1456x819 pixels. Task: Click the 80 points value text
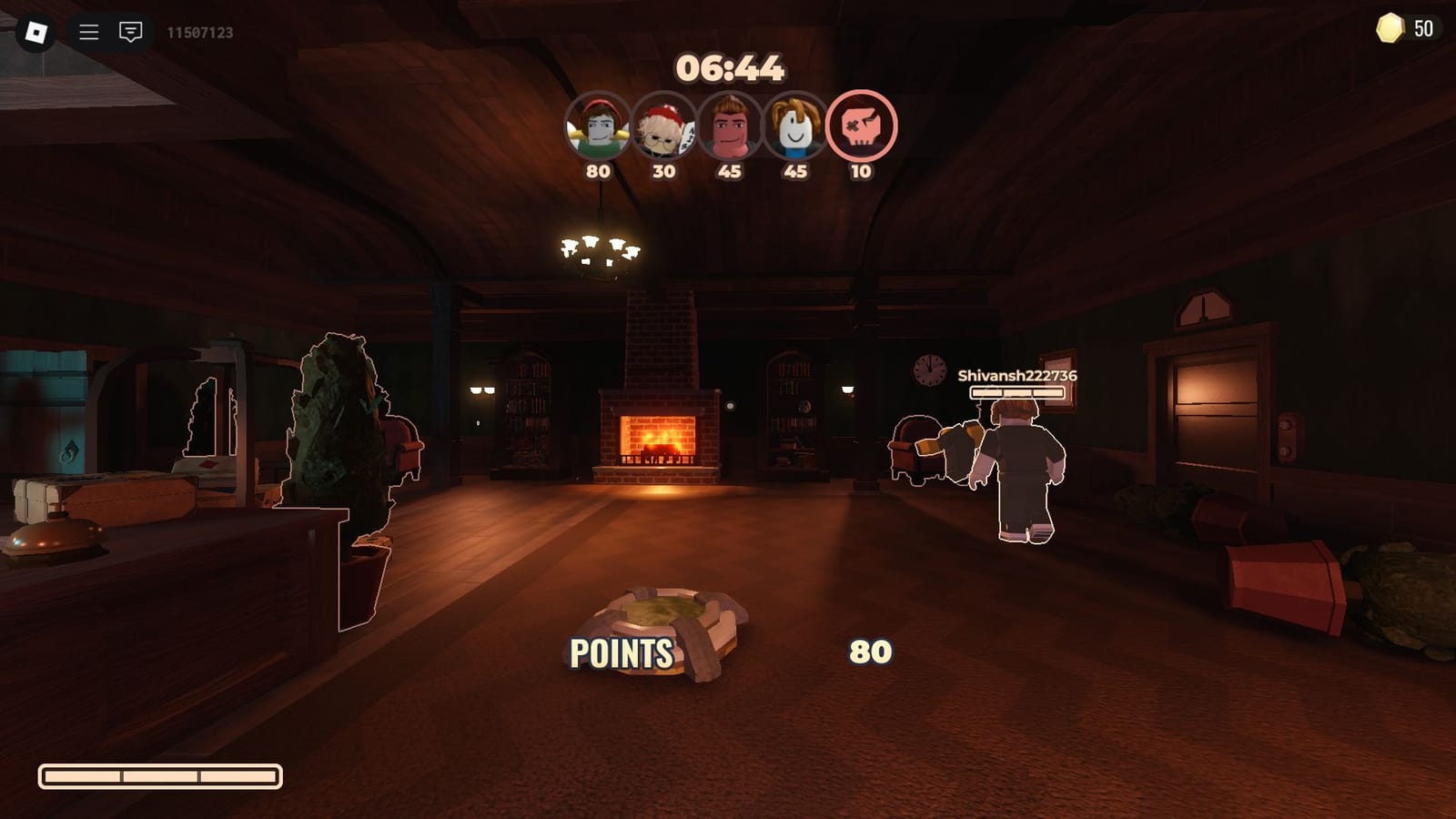872,652
